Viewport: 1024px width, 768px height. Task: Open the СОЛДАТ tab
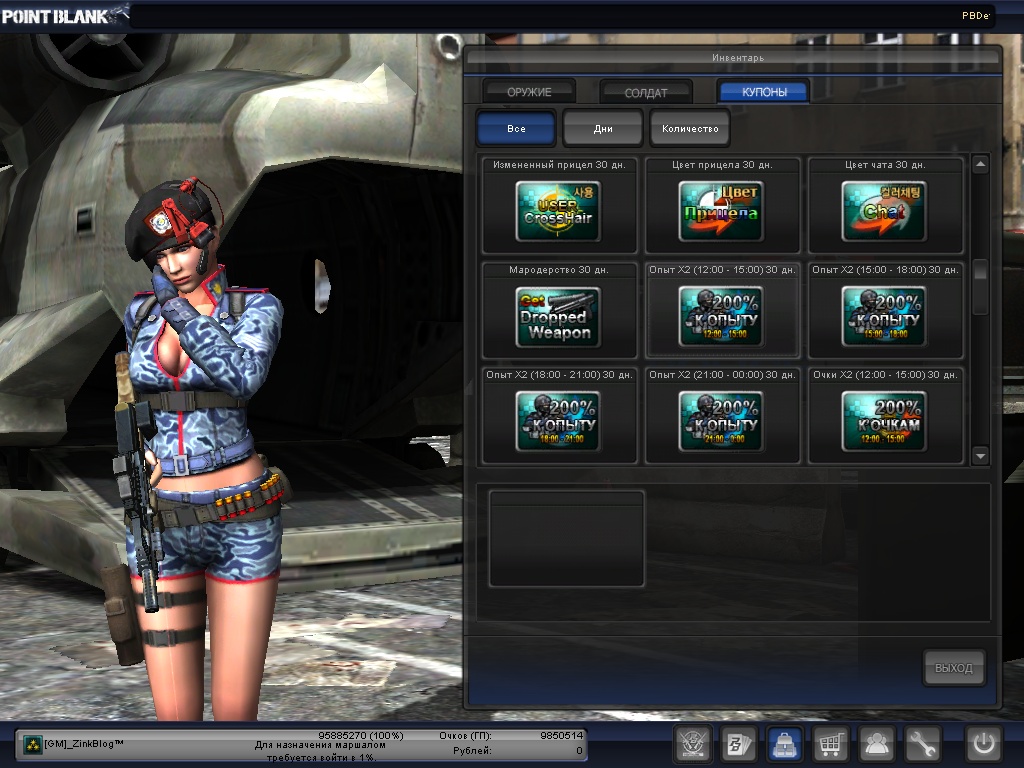coord(646,92)
